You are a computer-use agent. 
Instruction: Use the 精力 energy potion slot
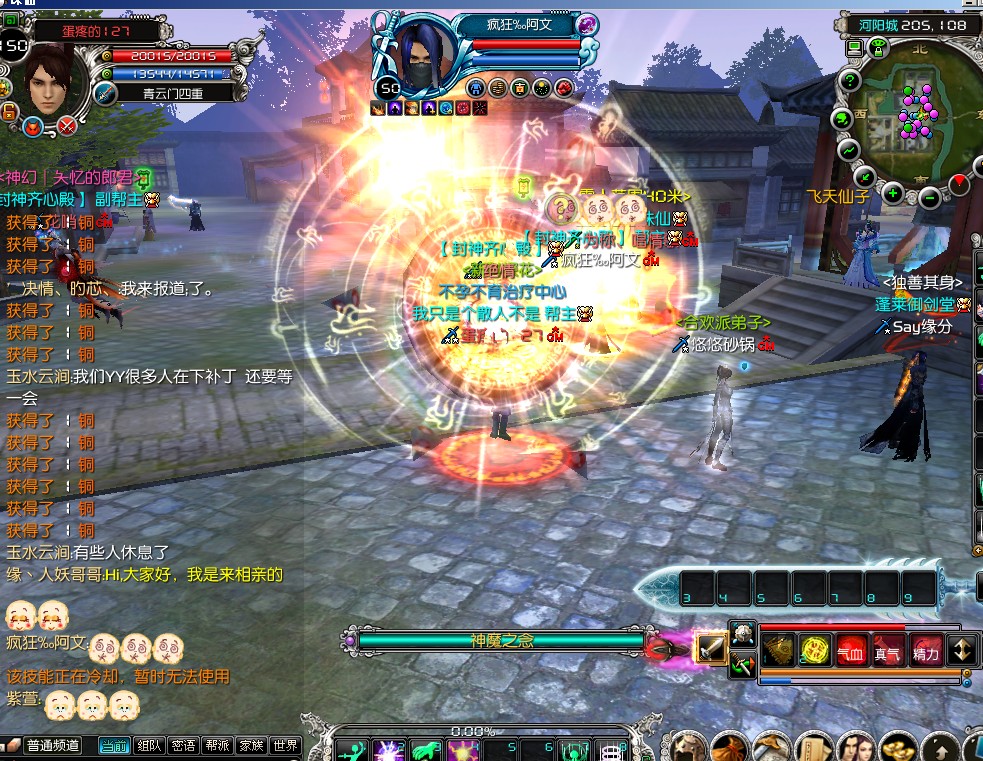click(925, 652)
